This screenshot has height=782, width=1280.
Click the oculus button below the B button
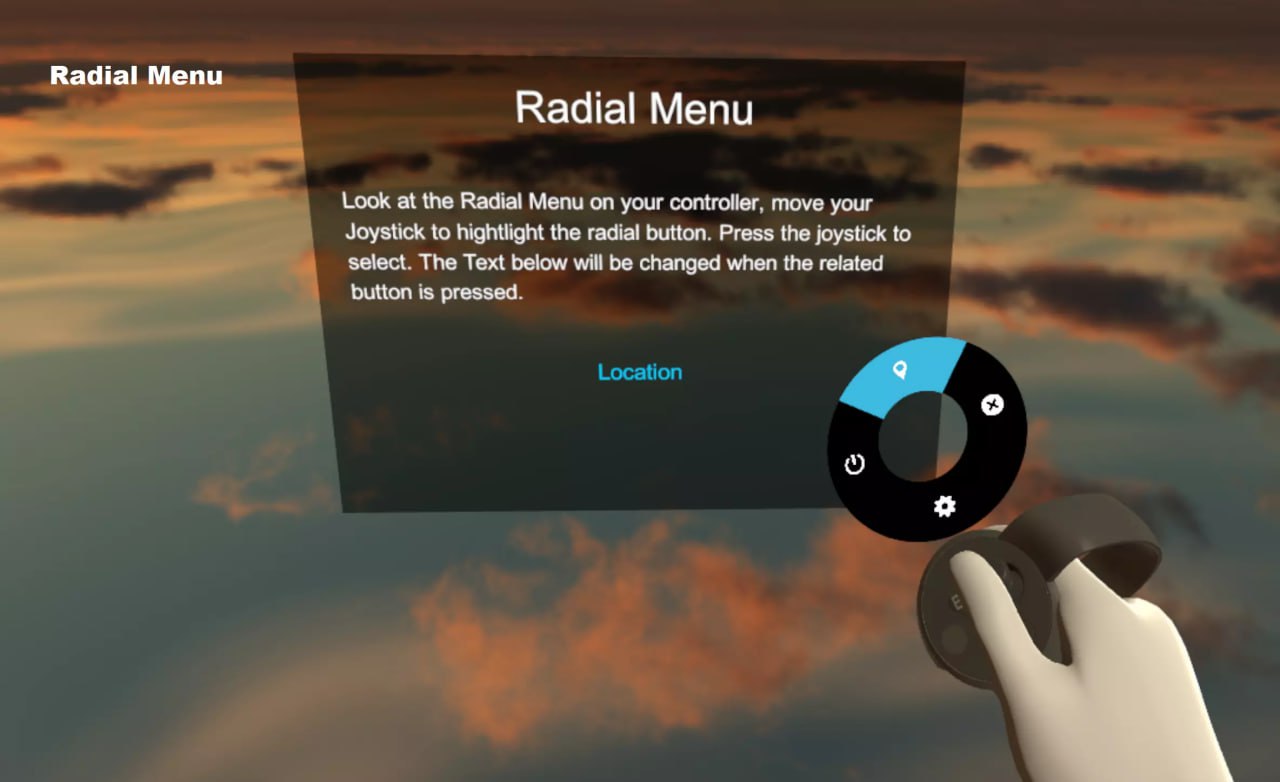tap(953, 638)
